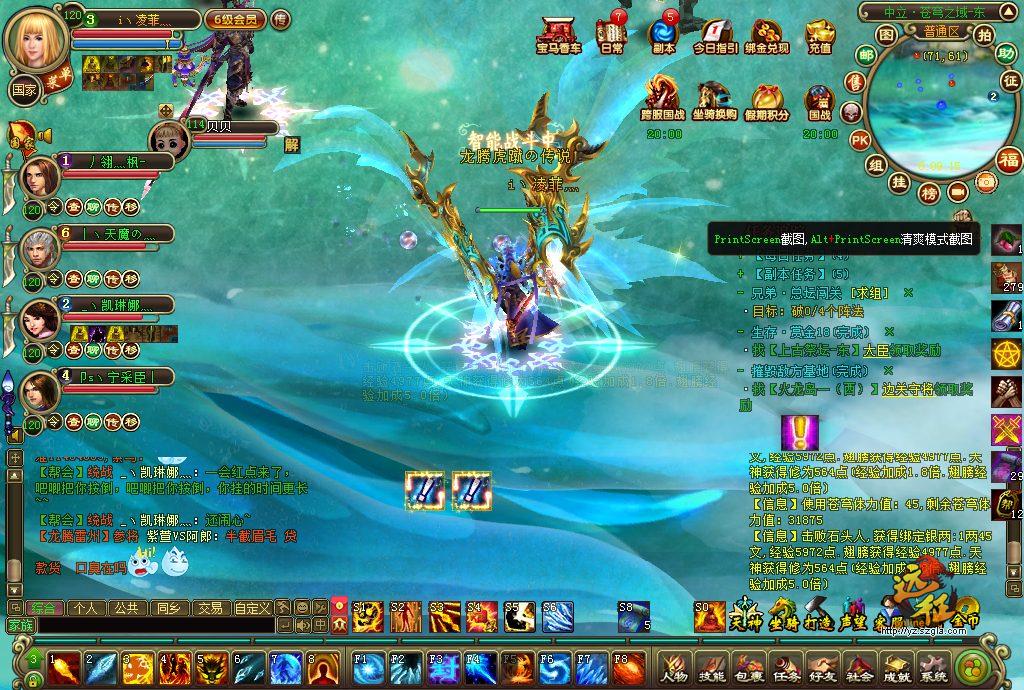1024x690 pixels.
Task: Toggle the PK mode button
Action: (859, 140)
